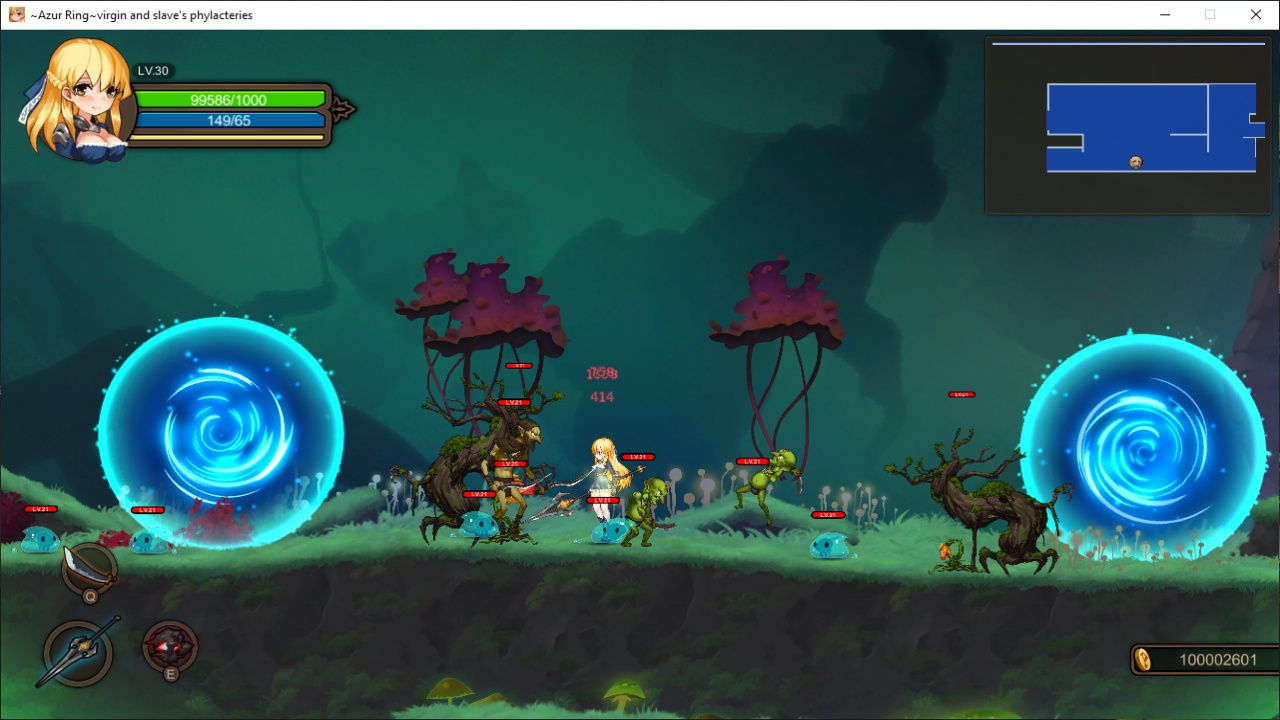Viewport: 1280px width, 720px height.
Task: Activate the dark red rock skill
Action: [169, 645]
